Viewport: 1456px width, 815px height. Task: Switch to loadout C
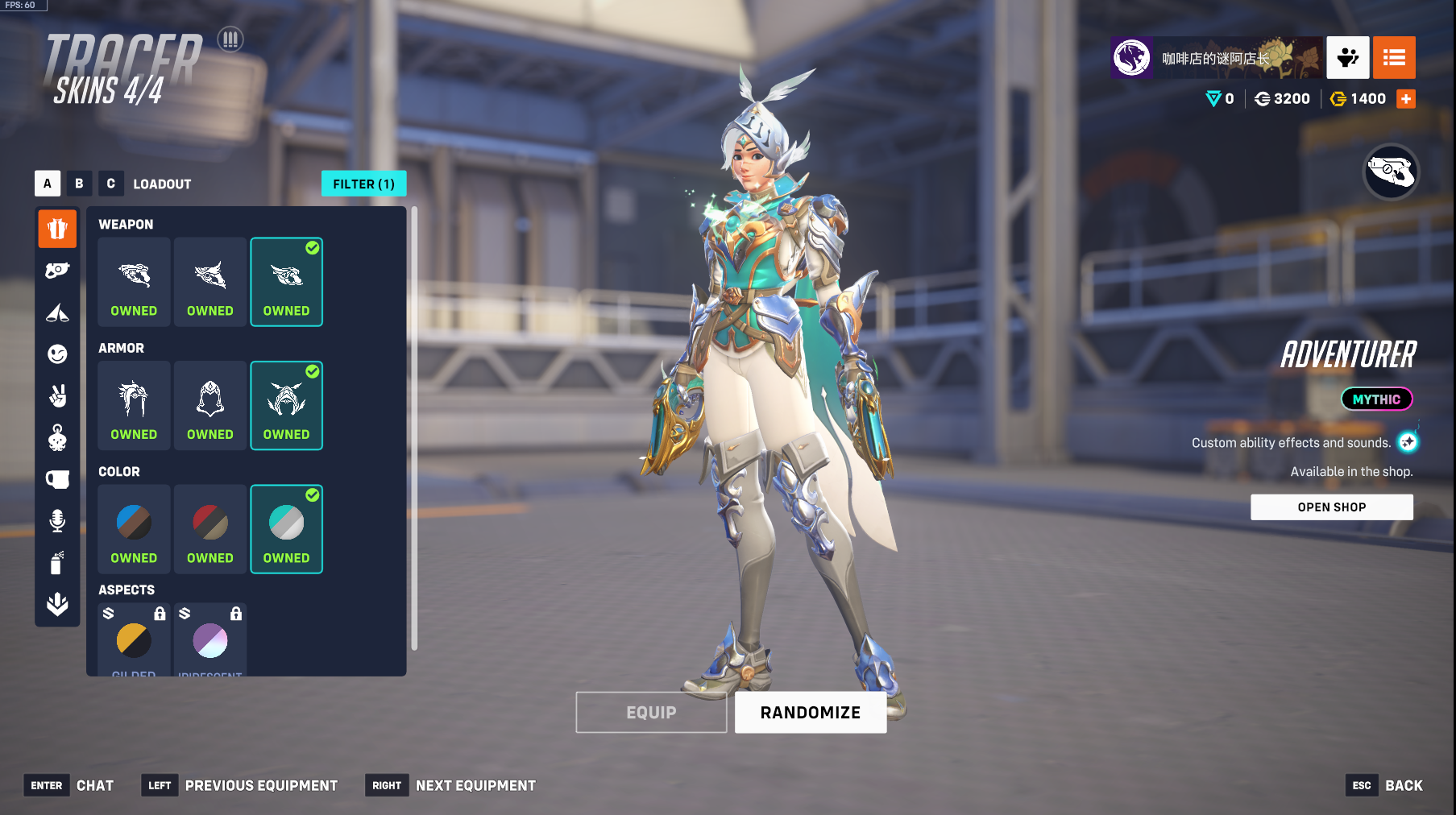(x=111, y=184)
